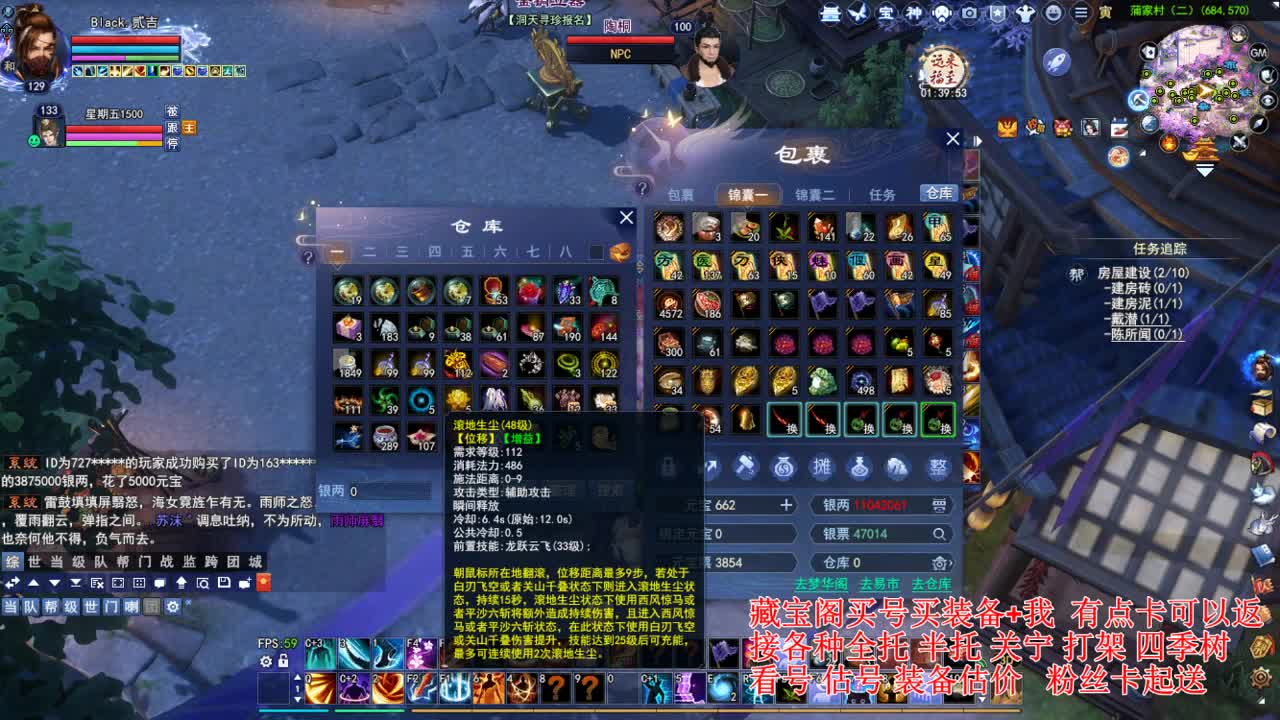Open the 宝 treasure panel icon

(x=885, y=15)
